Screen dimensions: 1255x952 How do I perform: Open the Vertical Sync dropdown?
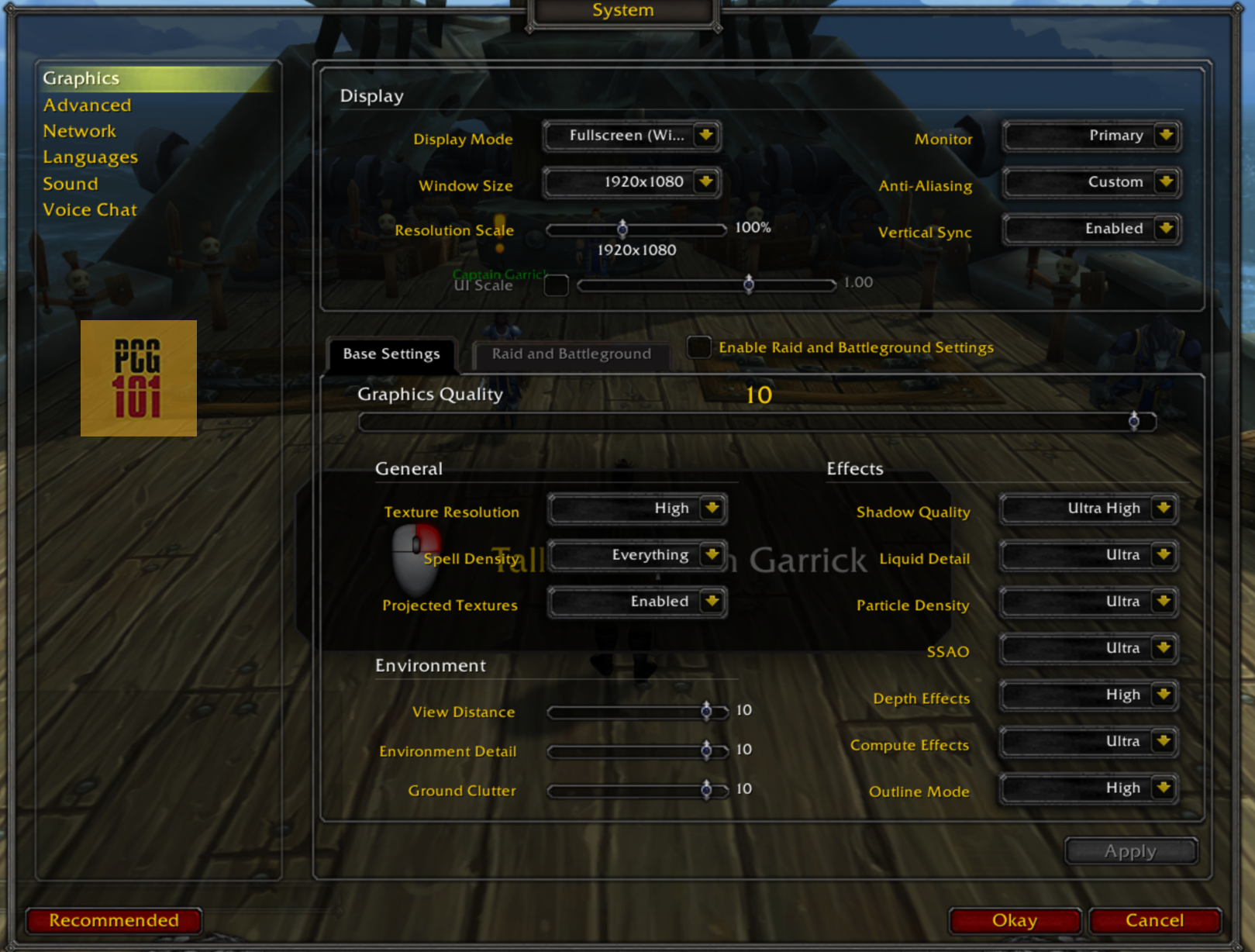point(1091,229)
